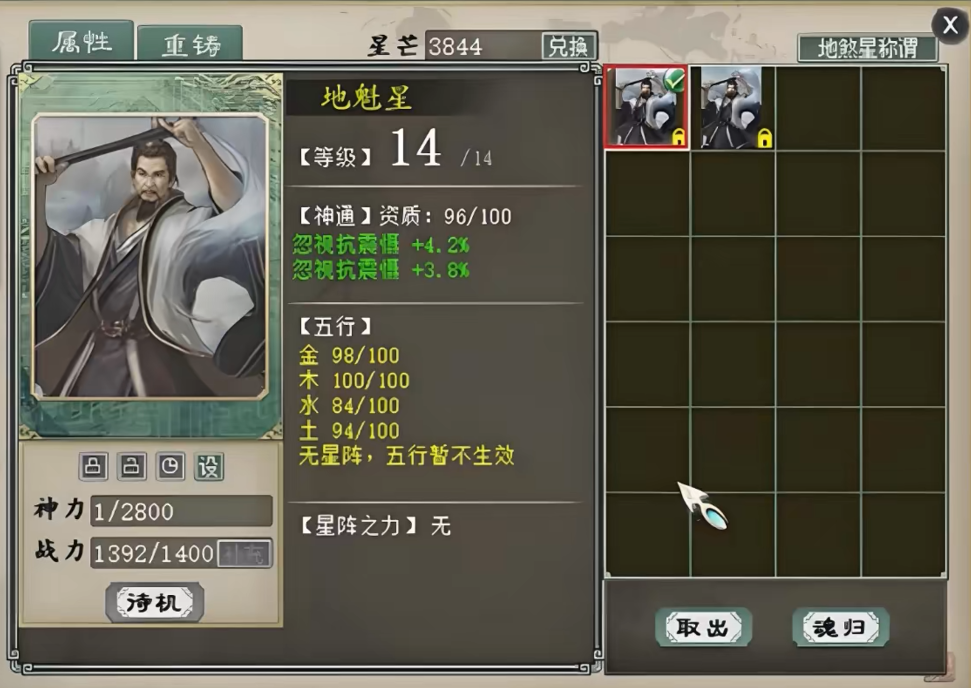Click the 取出 take-out button
Viewport: 971px width, 688px height.
703,628
